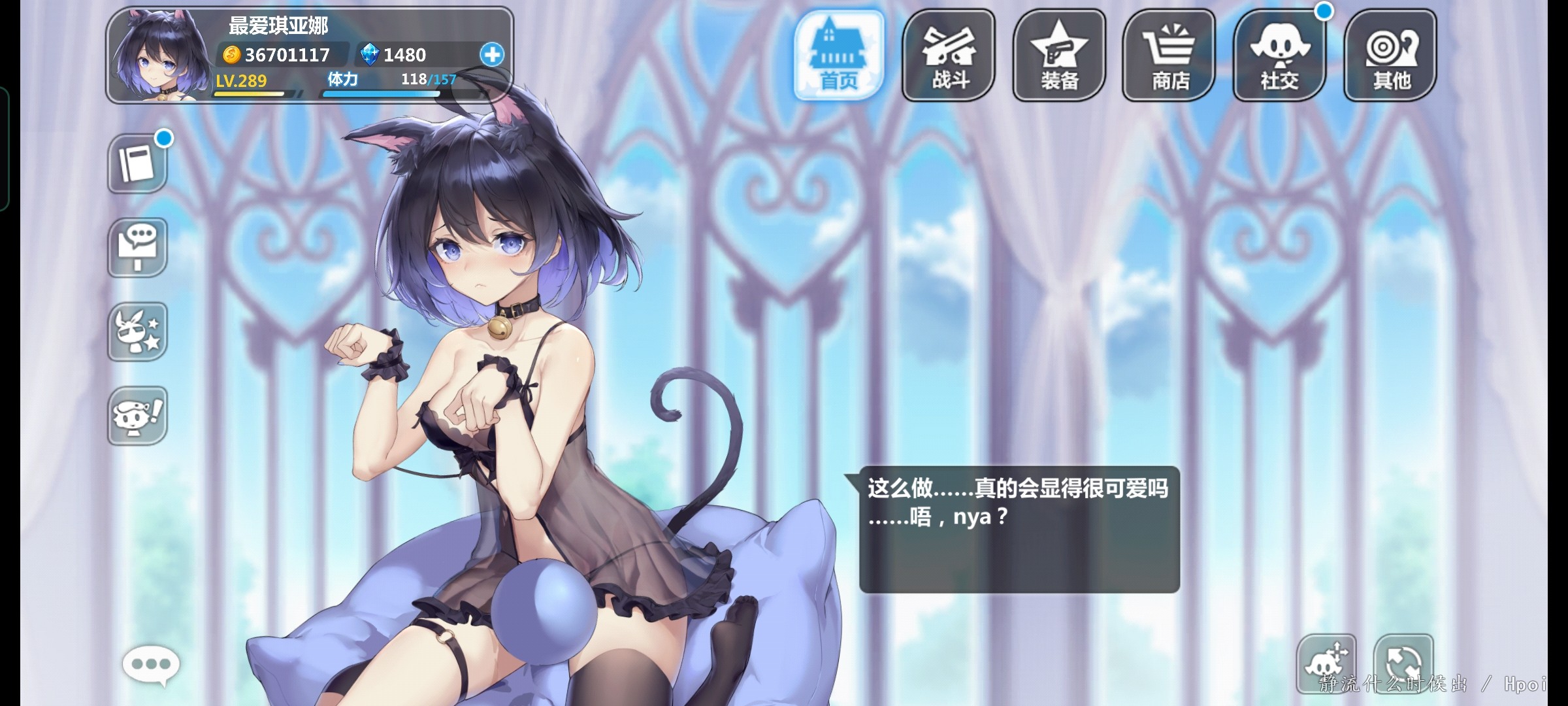Go to the 商店 shop tab

[x=1169, y=55]
